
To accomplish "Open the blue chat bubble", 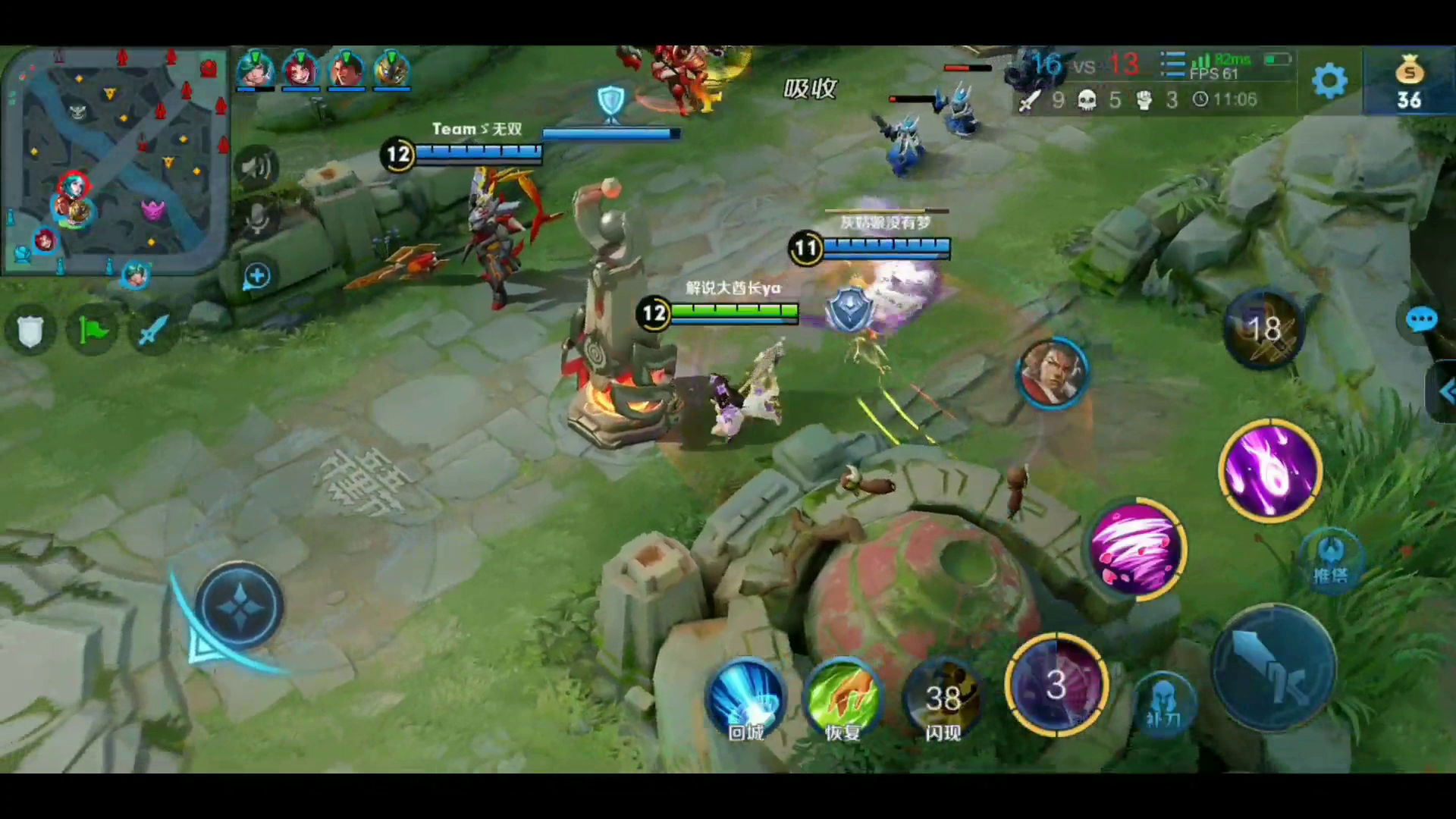I will coord(1420,320).
